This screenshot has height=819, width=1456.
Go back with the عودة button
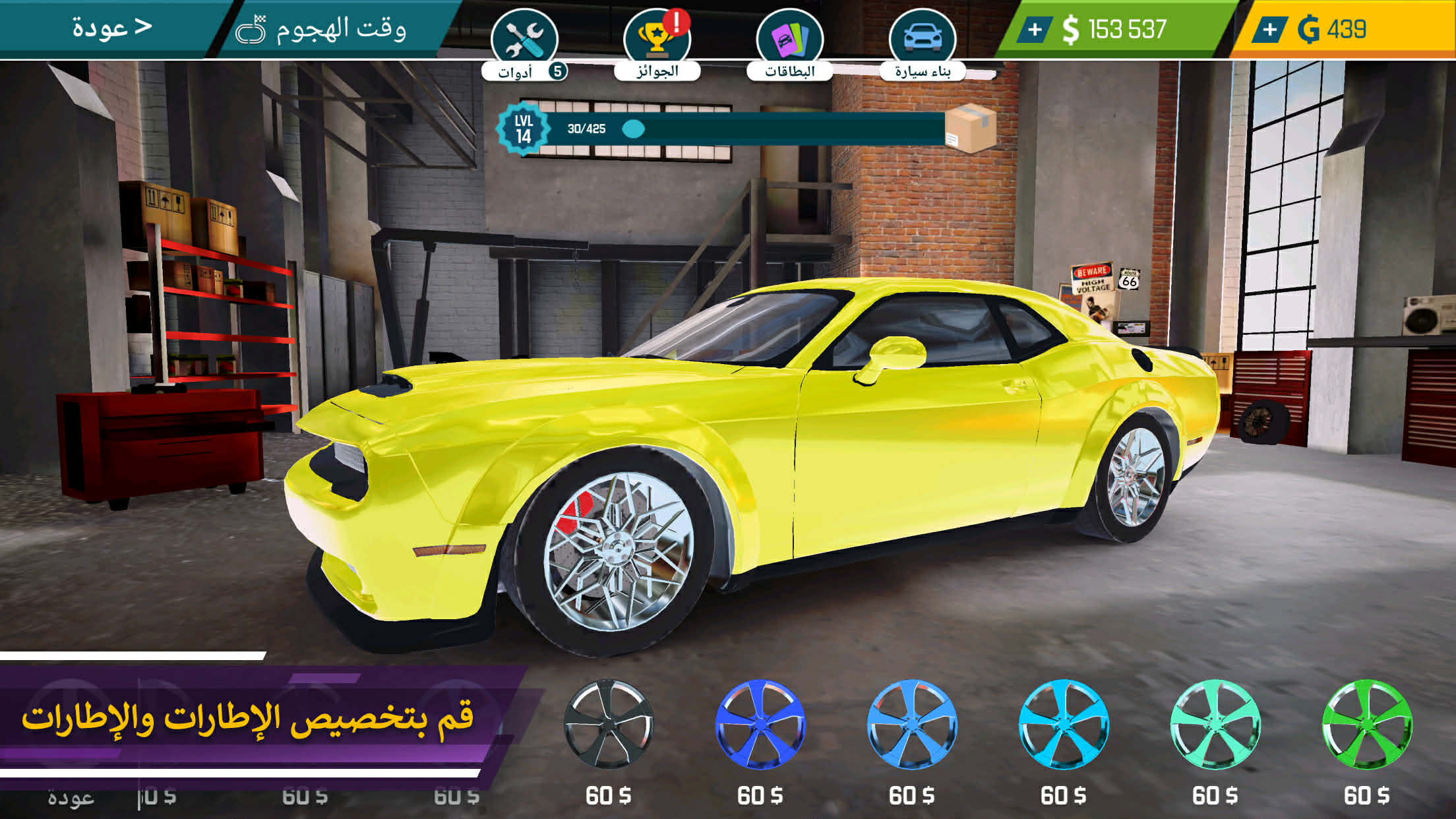click(x=111, y=28)
